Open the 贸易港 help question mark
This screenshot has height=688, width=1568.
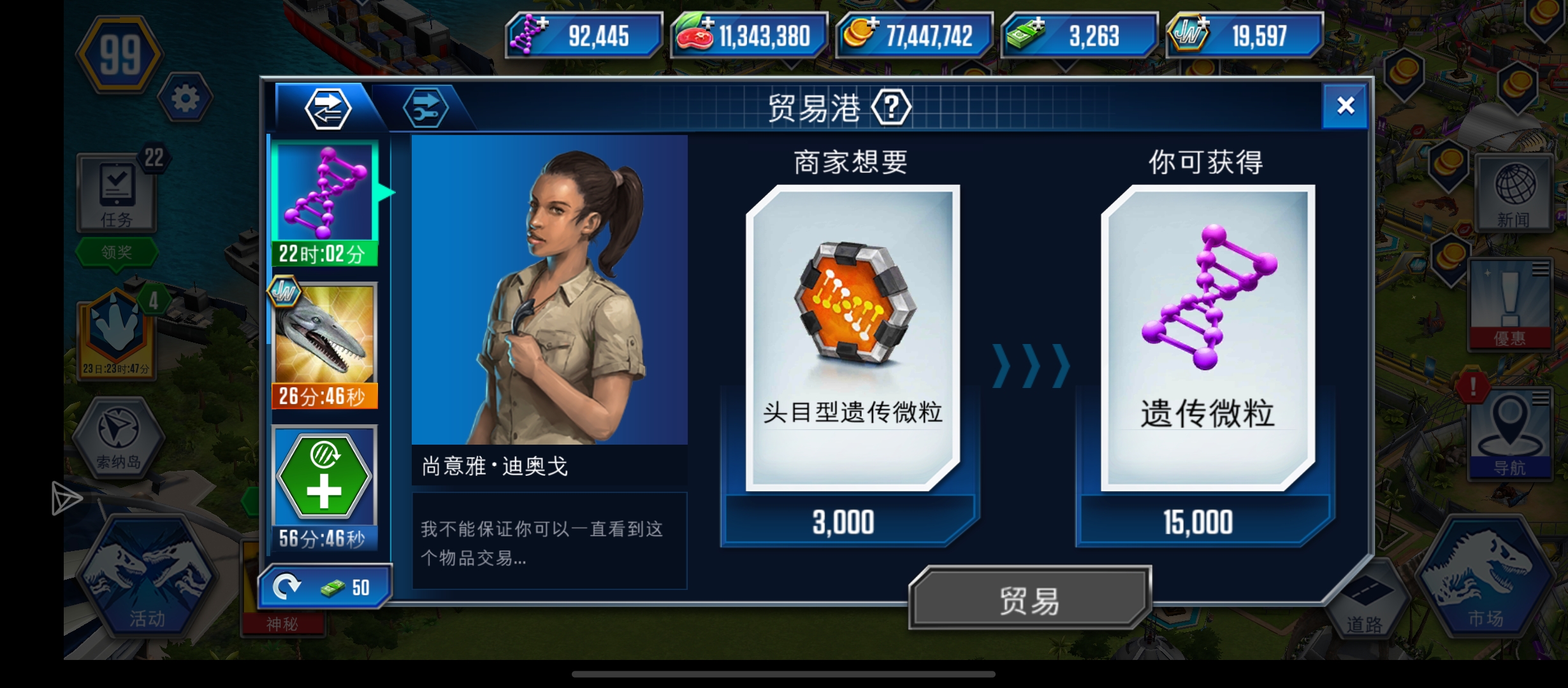click(892, 106)
